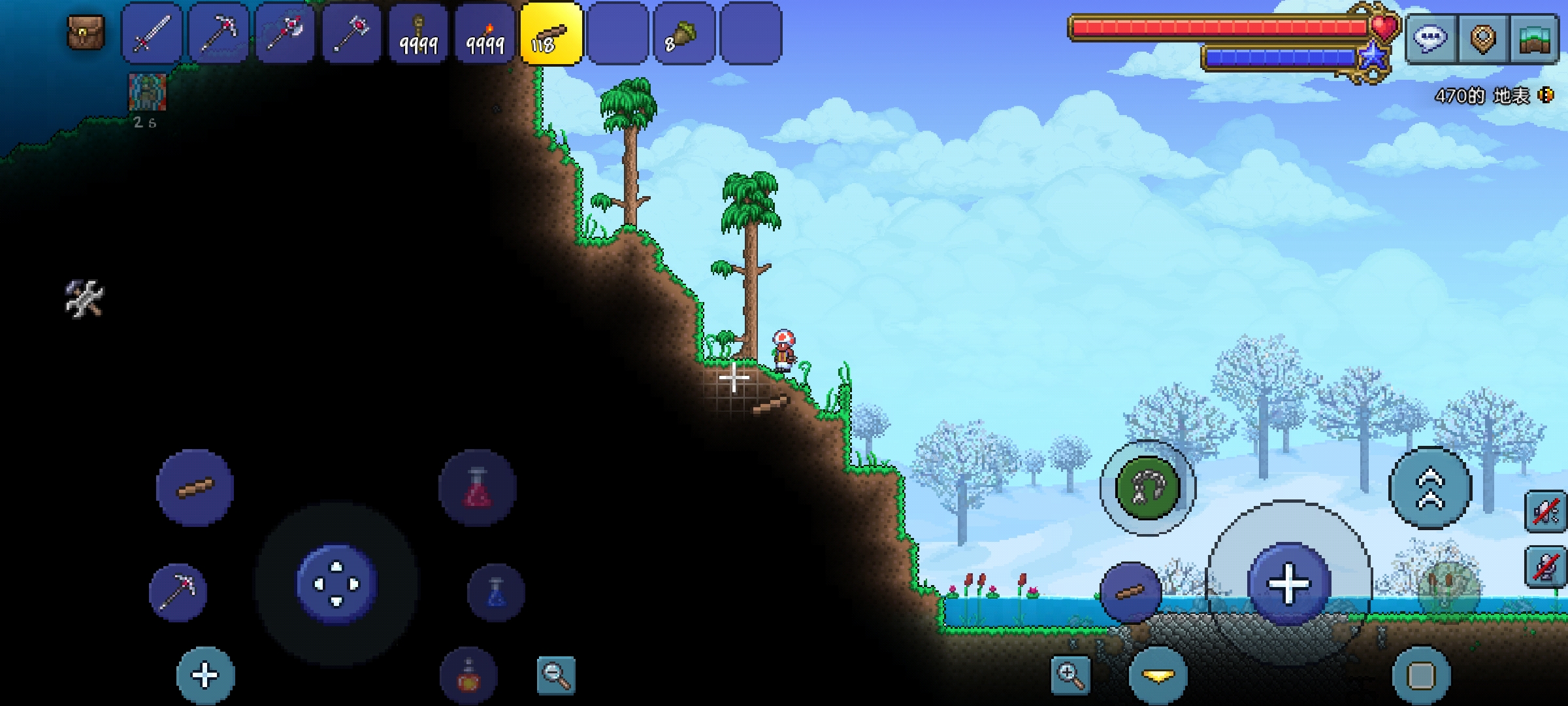Choose the torch stack of 9999
The width and height of the screenshot is (1568, 706).
[485, 33]
